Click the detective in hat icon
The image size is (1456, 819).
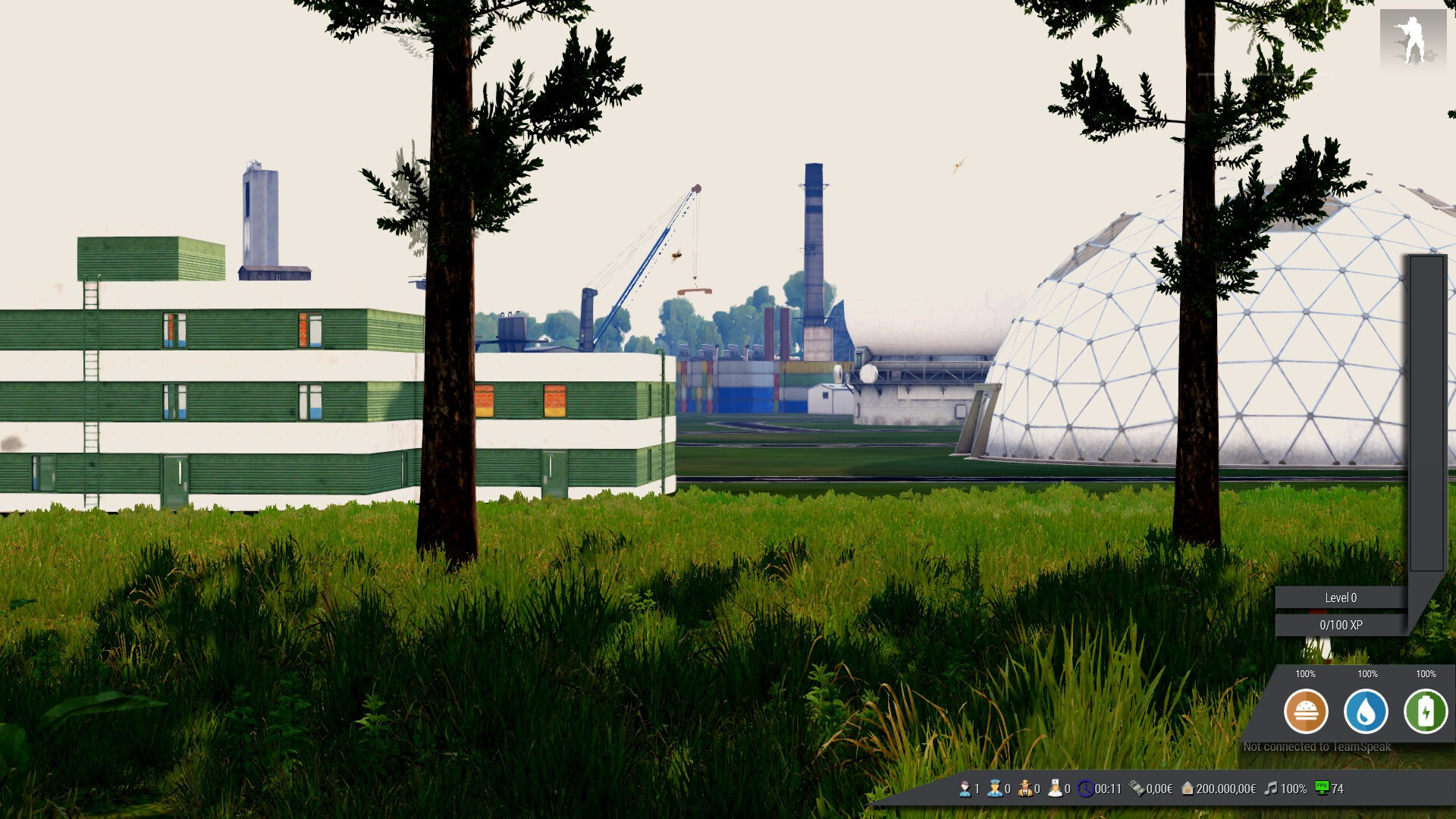(x=1025, y=789)
